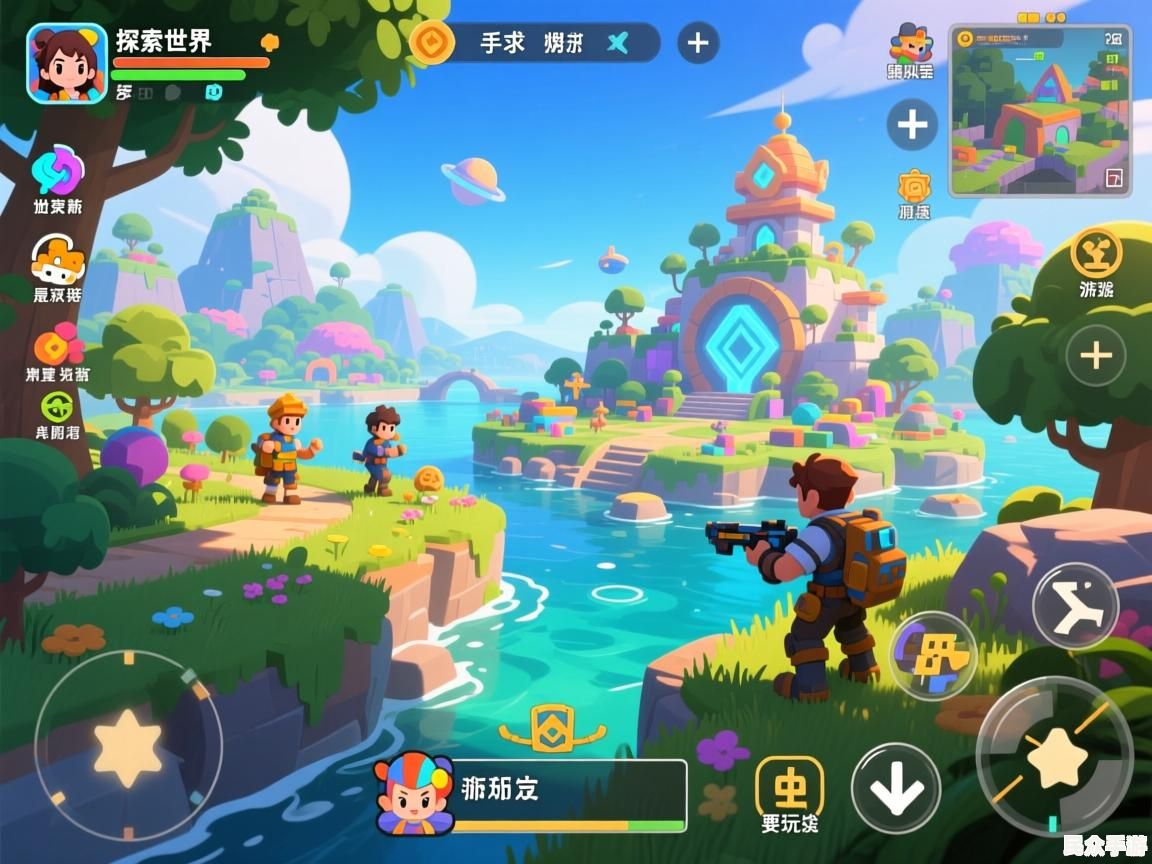
Task: Tap the gold coin icon in the currency bar
Action: 432,43
